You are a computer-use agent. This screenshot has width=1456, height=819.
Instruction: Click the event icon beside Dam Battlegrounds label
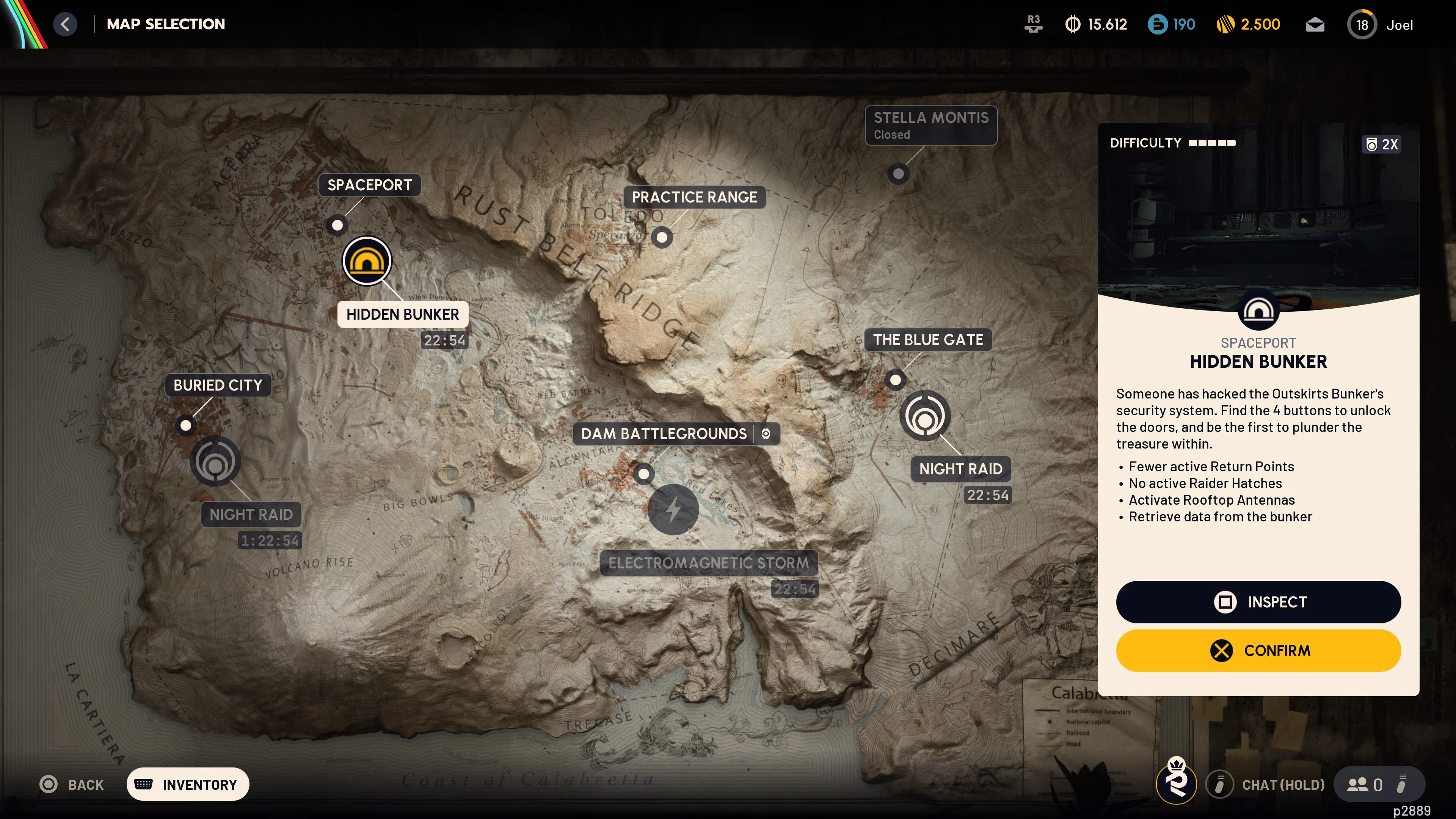click(x=766, y=434)
